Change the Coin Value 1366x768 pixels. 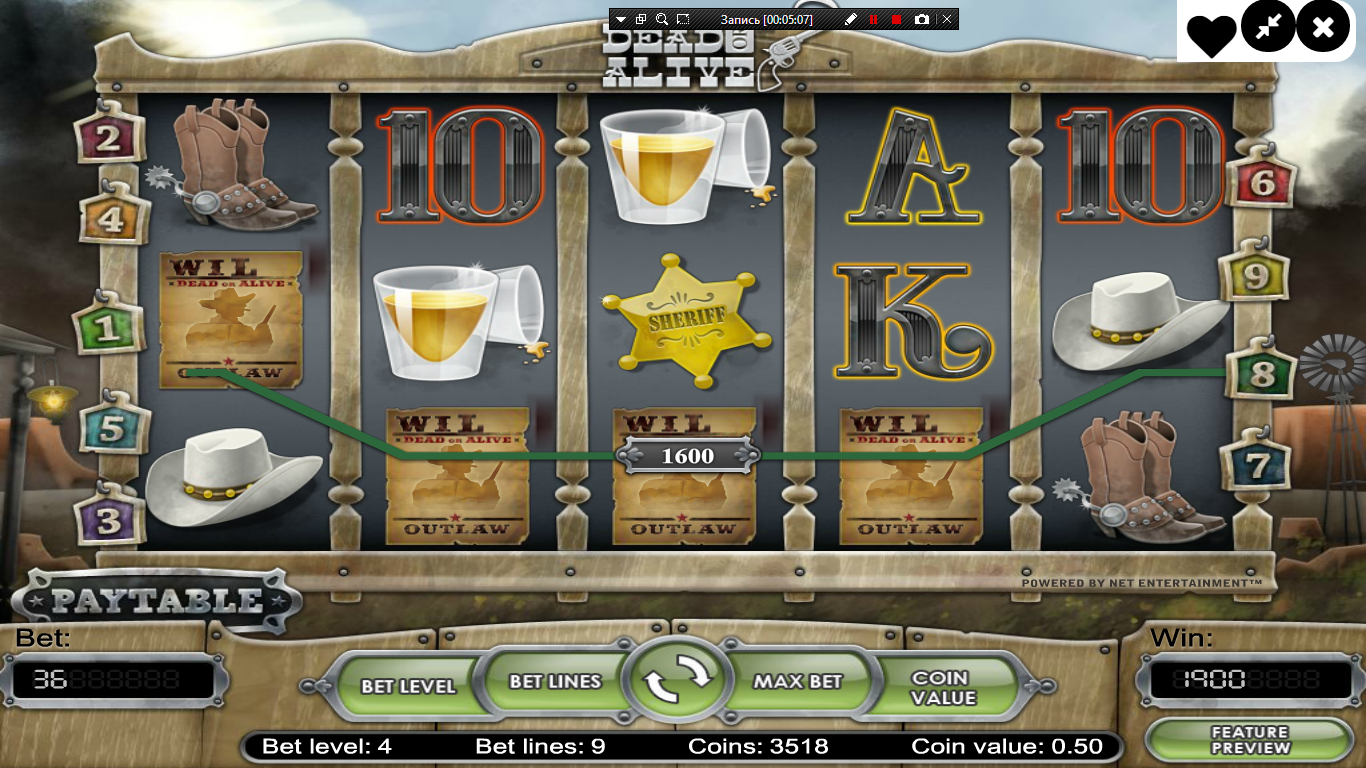(x=943, y=688)
